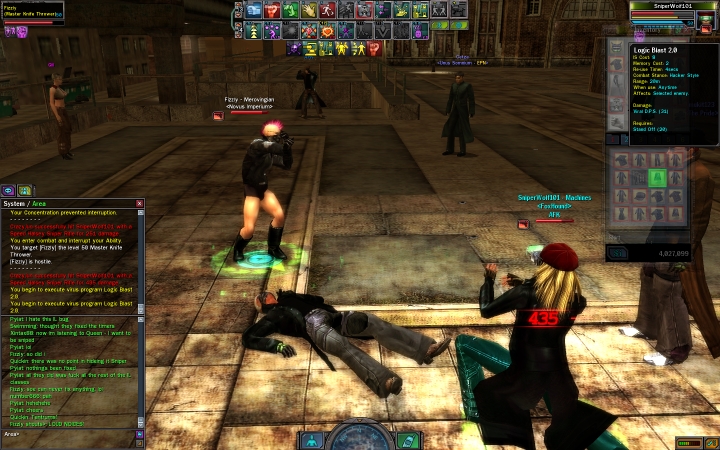Click Fizzy's target frame

pyautogui.click(x=32, y=13)
